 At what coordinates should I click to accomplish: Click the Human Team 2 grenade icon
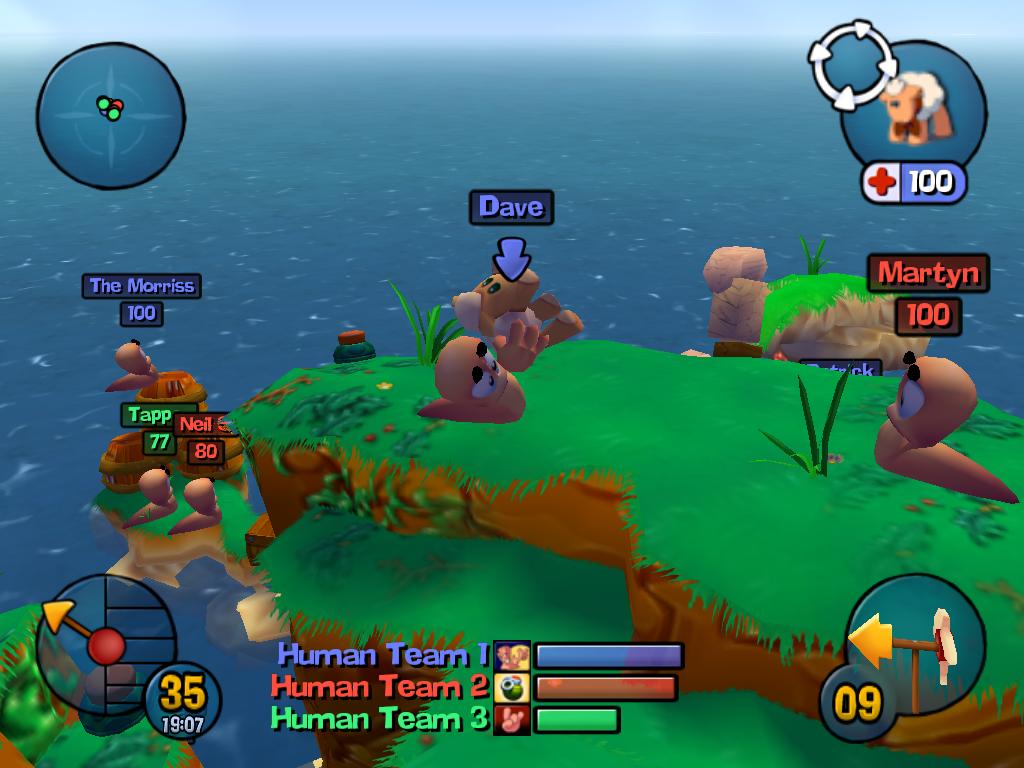(512, 688)
